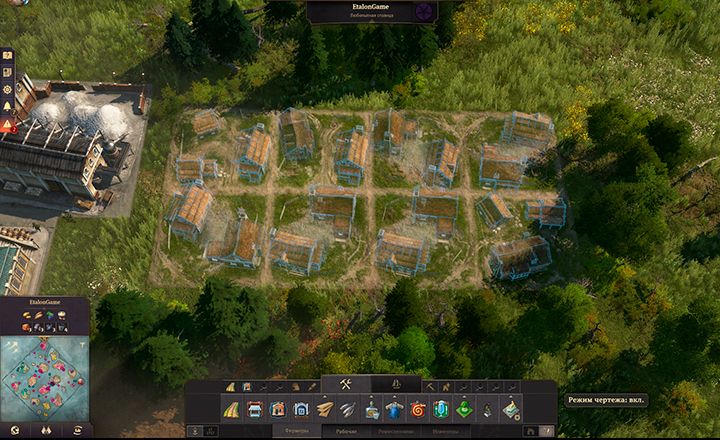Viewport: 720px width, 440px height.
Task: Show the red warning triangle alerts
Action: point(7,125)
